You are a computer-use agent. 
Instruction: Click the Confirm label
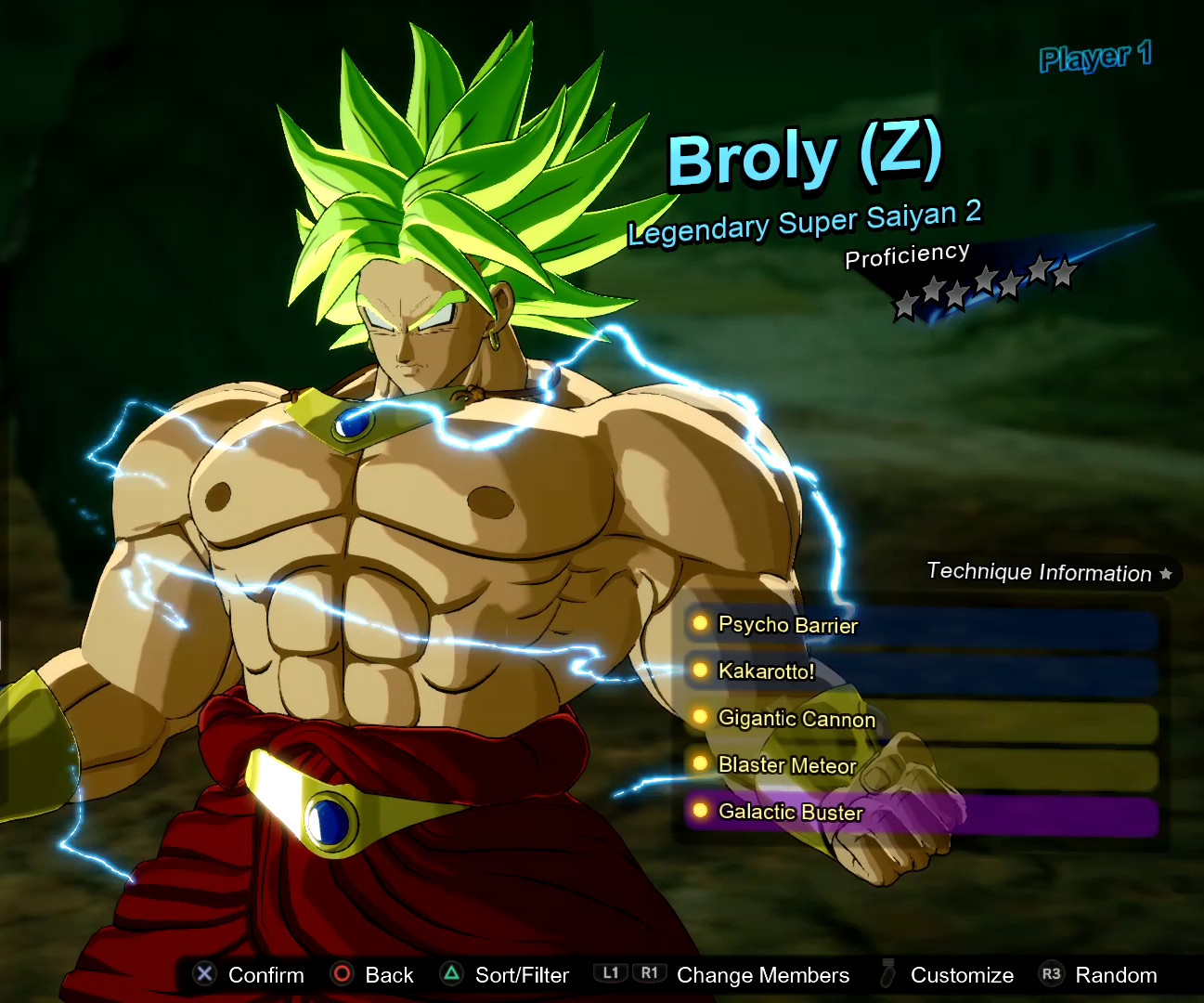(267, 974)
